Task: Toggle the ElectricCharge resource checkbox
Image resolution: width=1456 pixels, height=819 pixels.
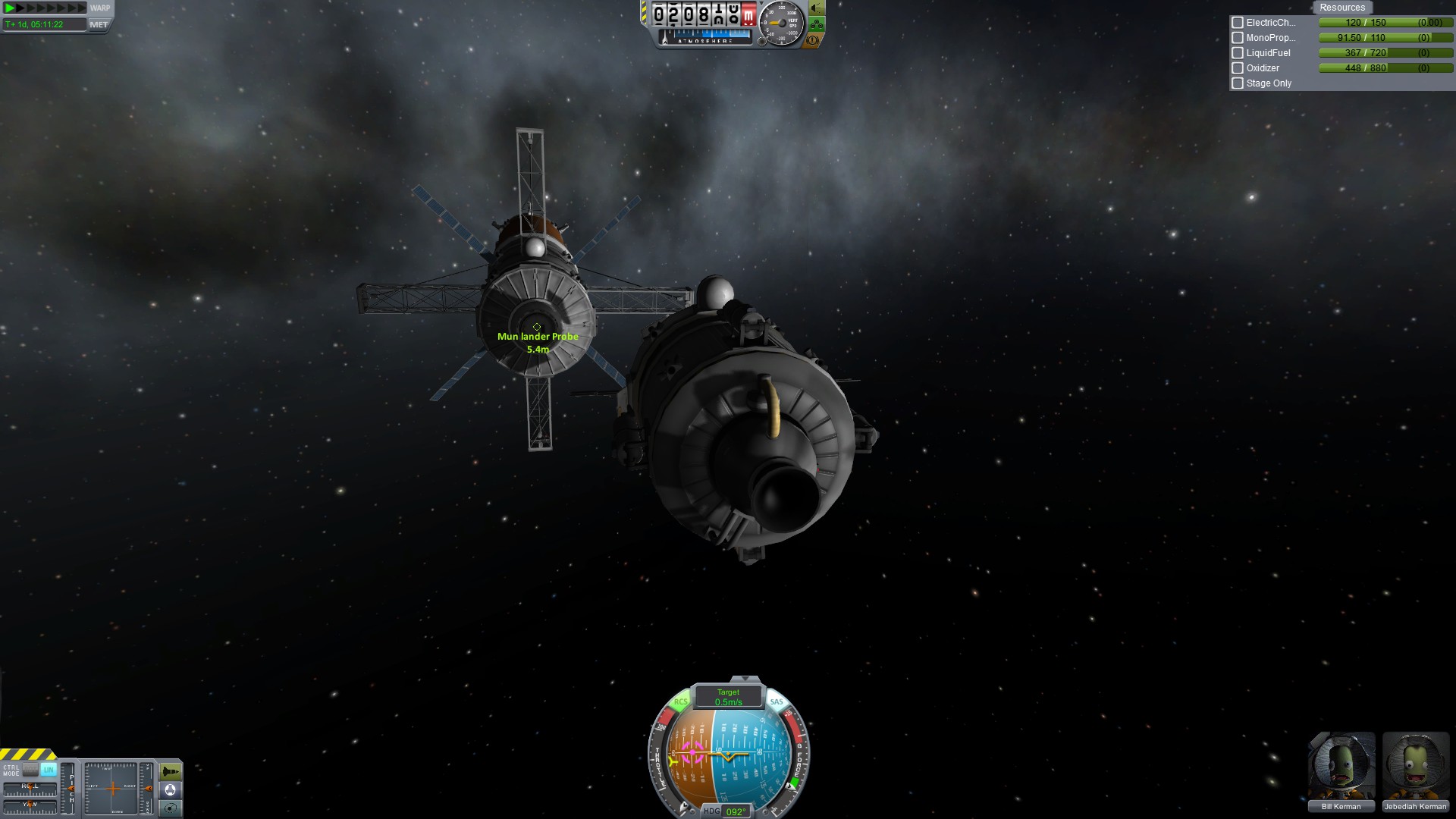Action: [x=1238, y=23]
